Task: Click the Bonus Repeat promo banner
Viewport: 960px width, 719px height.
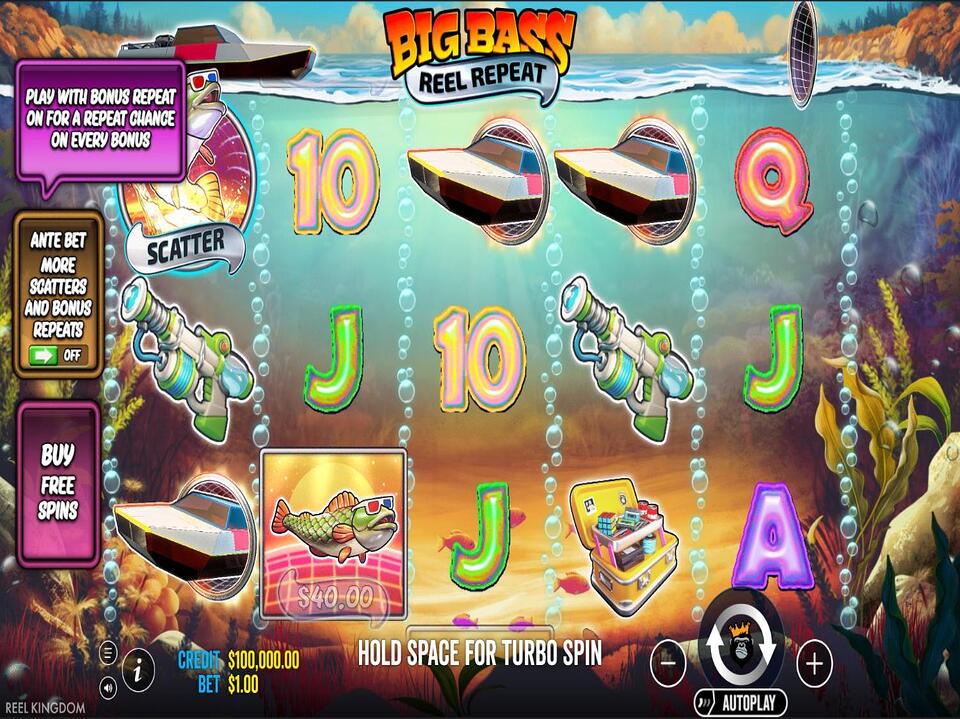Action: (99, 117)
